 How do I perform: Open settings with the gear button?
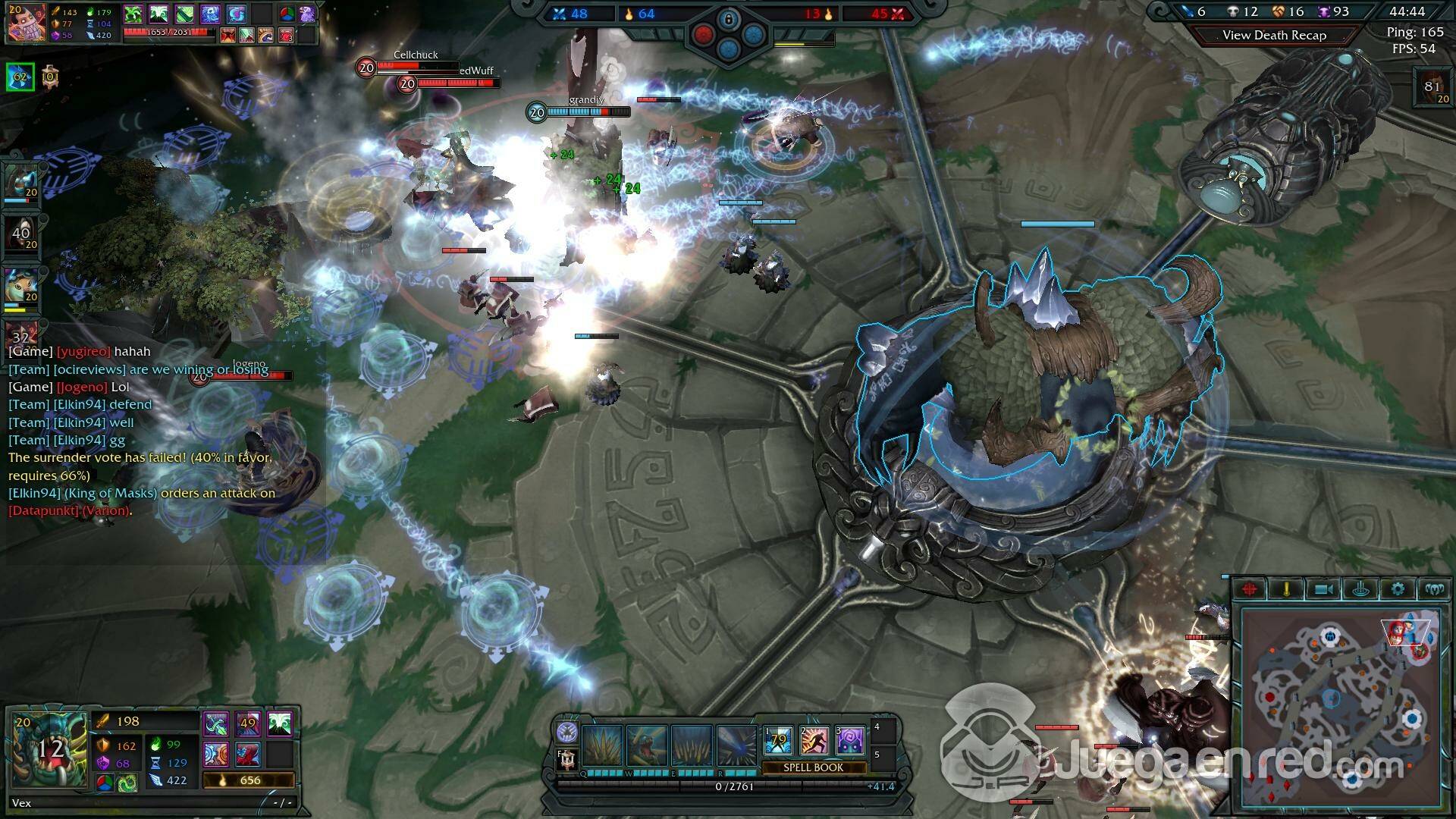coord(1398,589)
